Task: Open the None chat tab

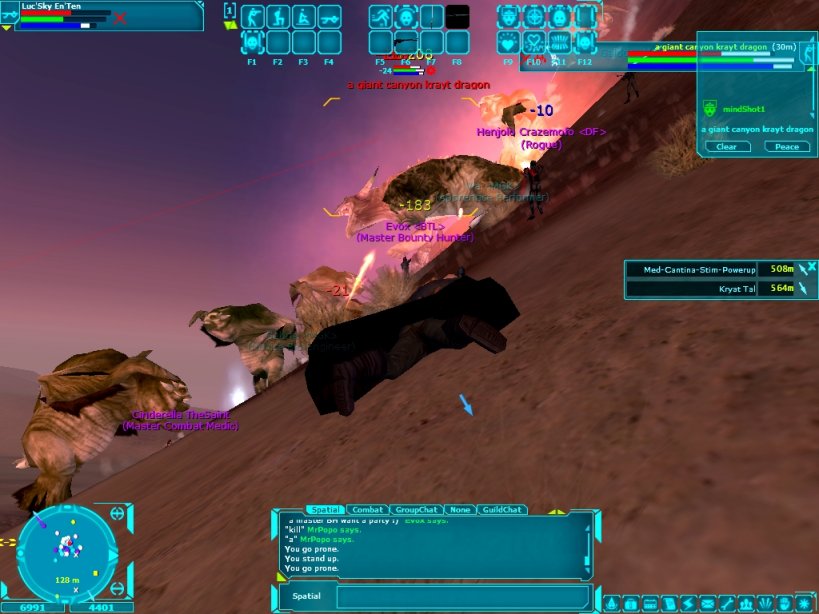Action: (x=459, y=510)
